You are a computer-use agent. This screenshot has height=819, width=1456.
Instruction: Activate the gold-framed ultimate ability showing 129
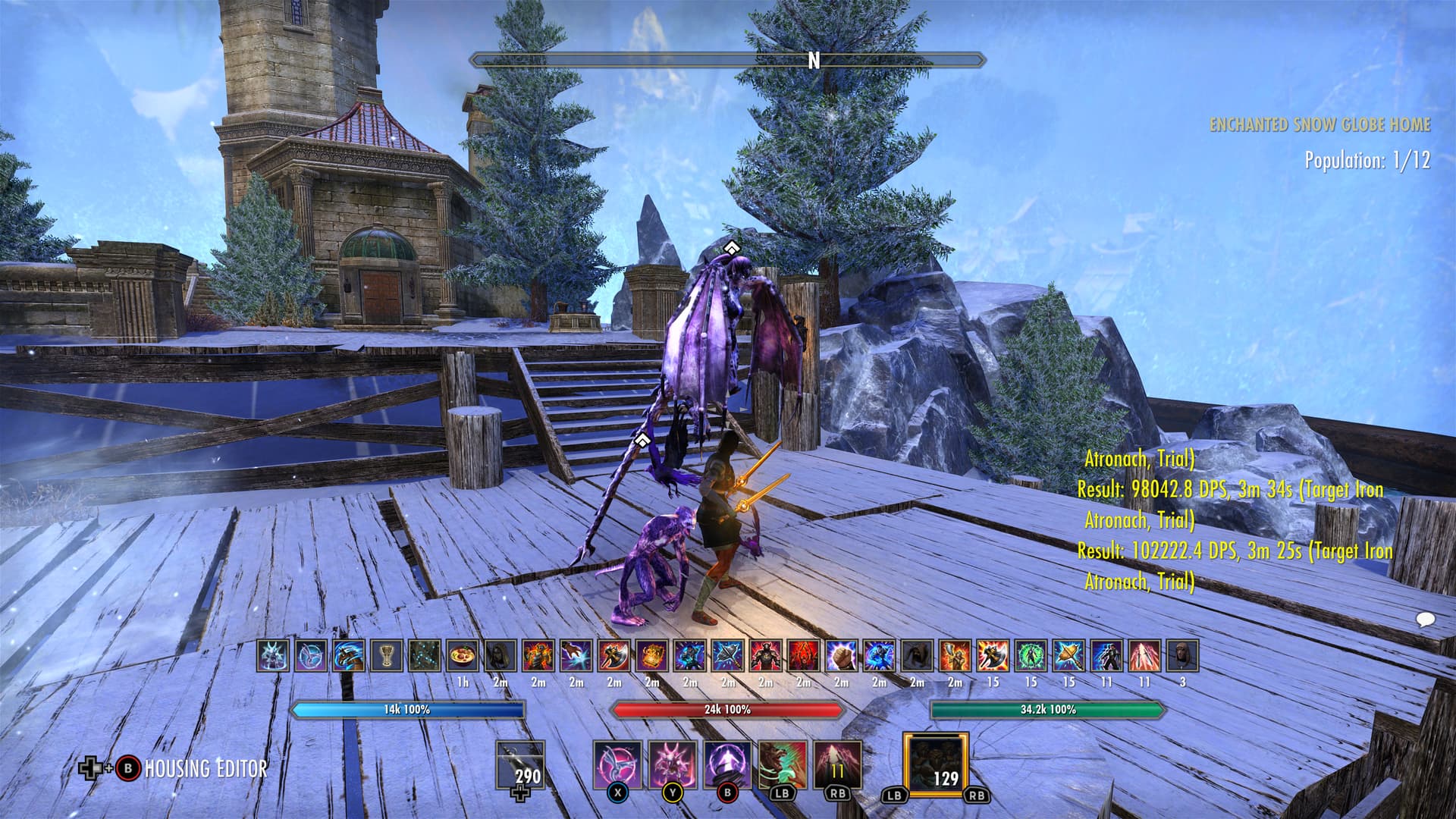pos(935,764)
